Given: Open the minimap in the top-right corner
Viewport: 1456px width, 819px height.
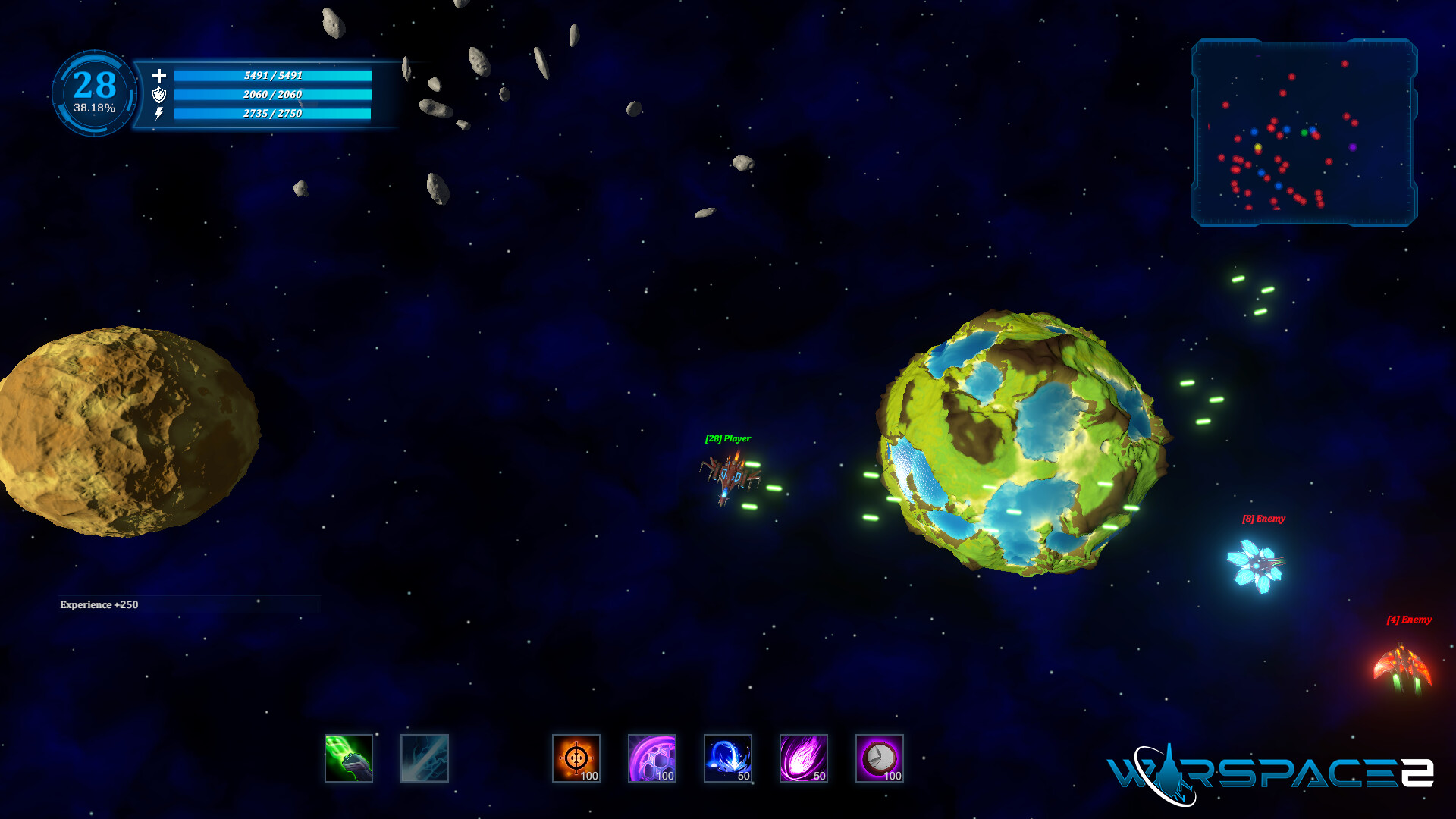Looking at the screenshot, I should coord(1306,130).
